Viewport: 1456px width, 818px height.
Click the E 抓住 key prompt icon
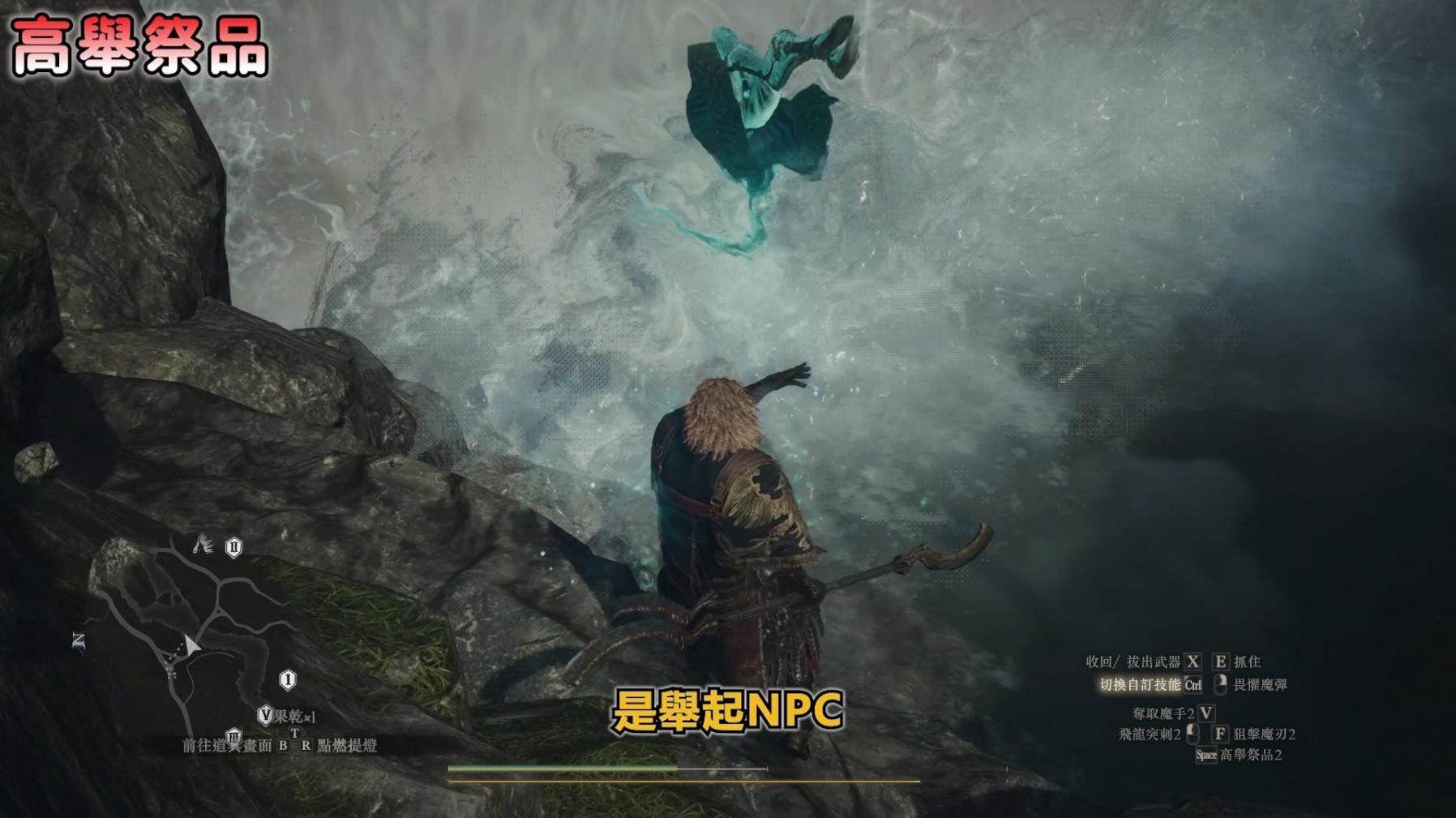coord(1221,662)
